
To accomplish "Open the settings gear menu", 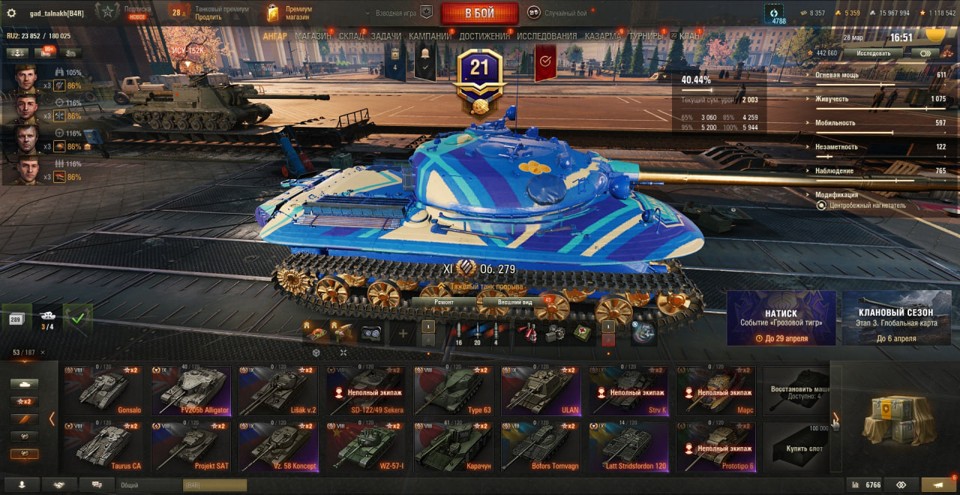I will pos(12,13).
